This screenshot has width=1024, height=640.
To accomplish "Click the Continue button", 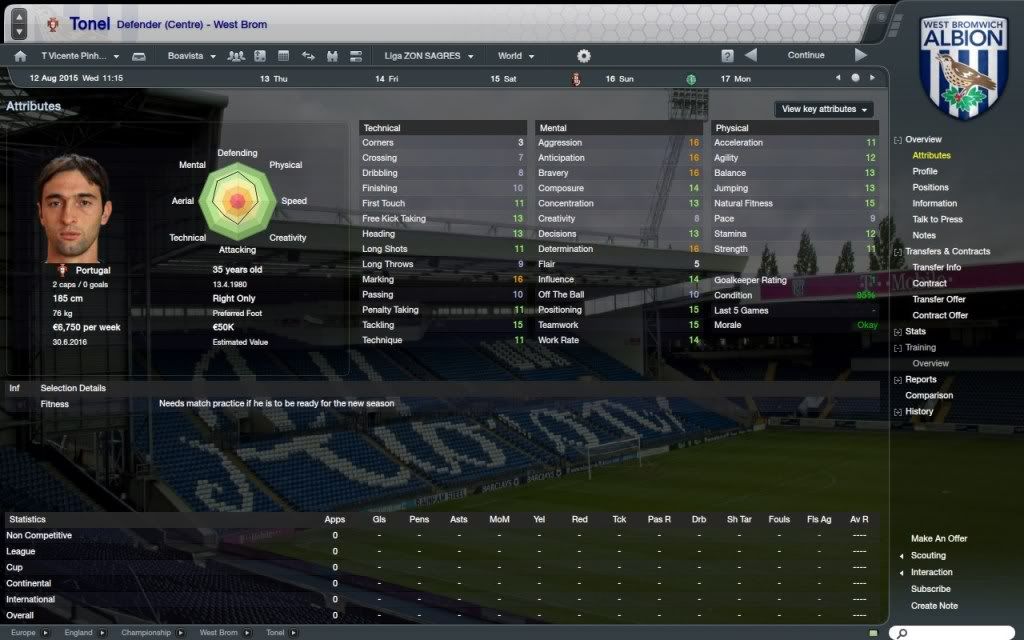I will coord(805,55).
